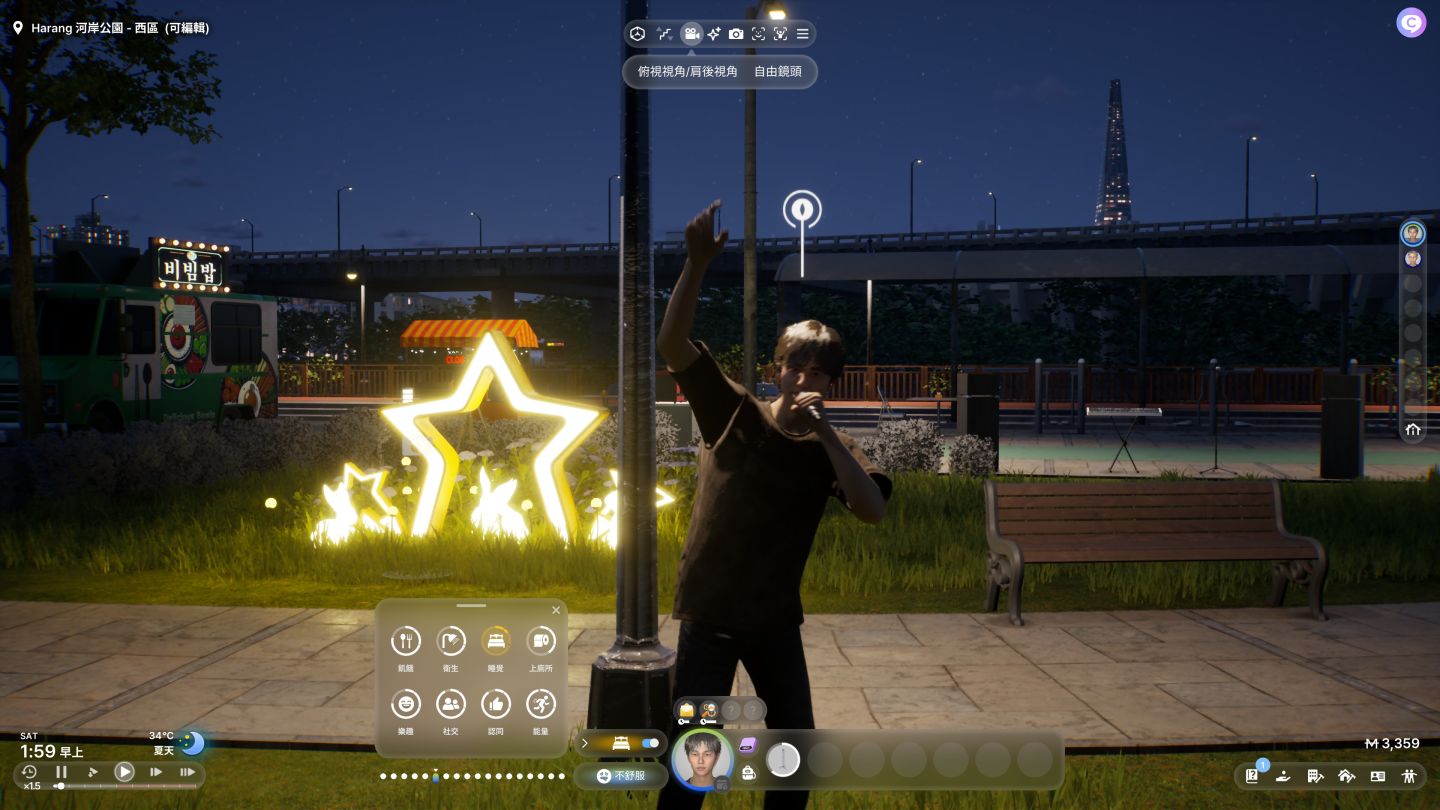This screenshot has width=1440, height=810.
Task: Choose the free camera (自由鏡頭) option
Action: point(777,72)
